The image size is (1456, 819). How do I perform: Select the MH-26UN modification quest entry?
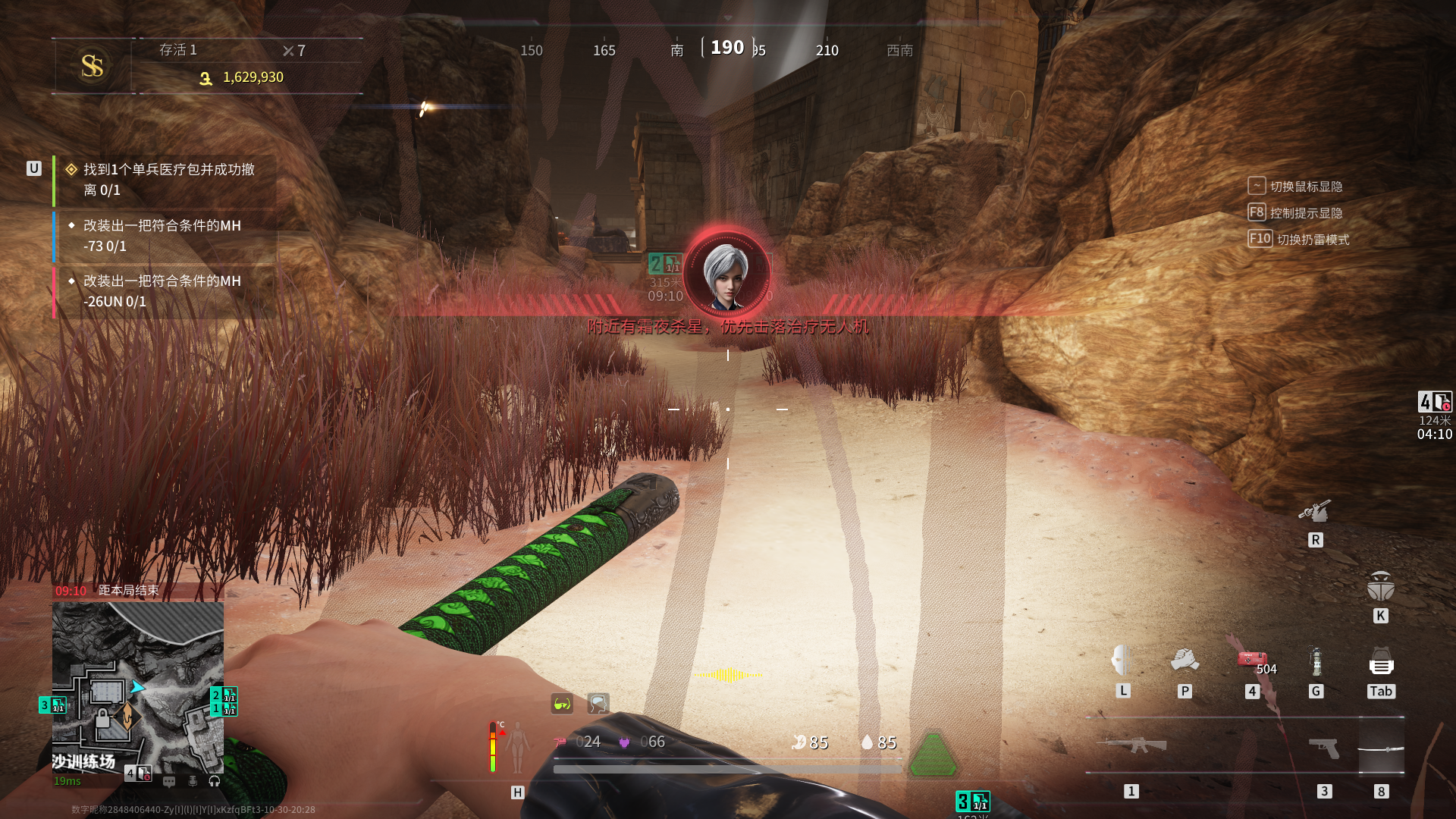[162, 291]
